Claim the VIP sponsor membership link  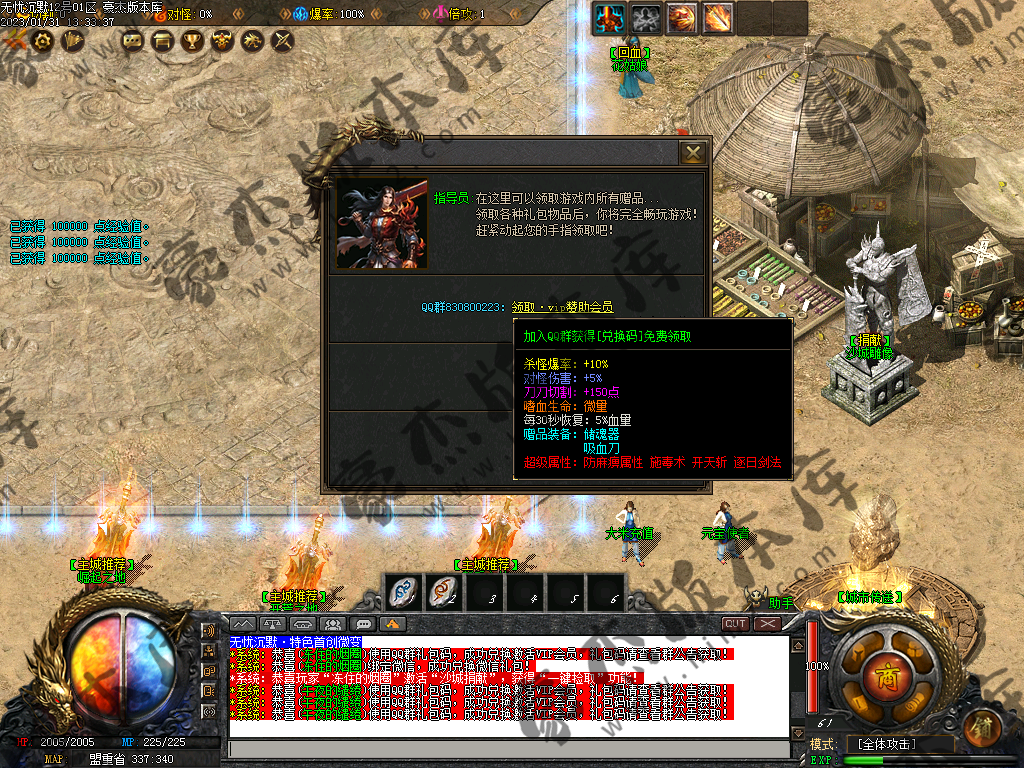[562, 307]
